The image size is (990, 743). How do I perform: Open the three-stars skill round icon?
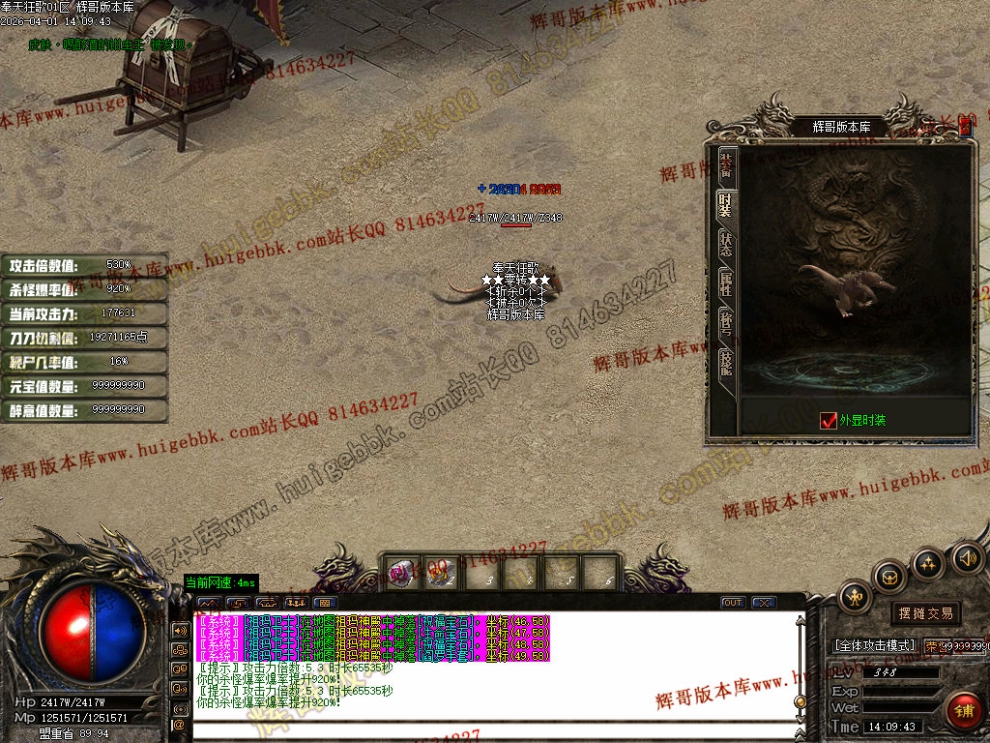pos(928,562)
